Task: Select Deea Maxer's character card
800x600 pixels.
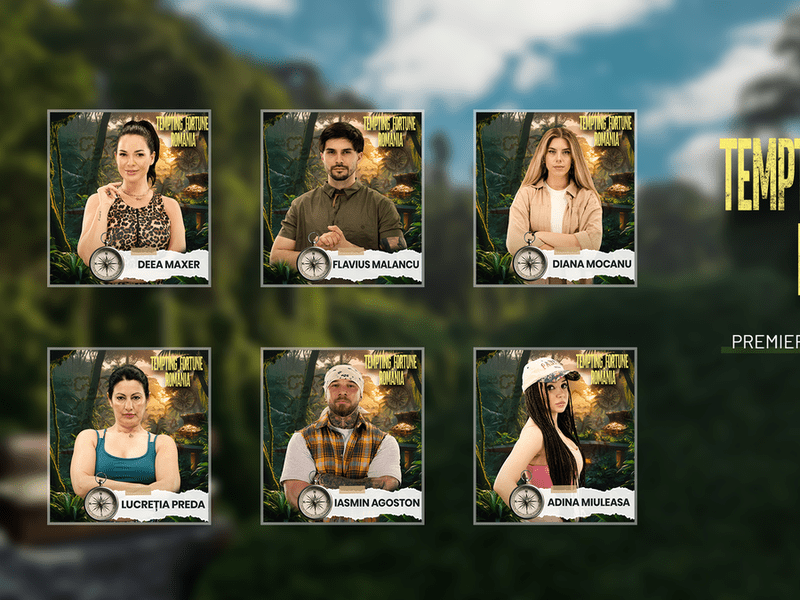Action: [x=129, y=198]
